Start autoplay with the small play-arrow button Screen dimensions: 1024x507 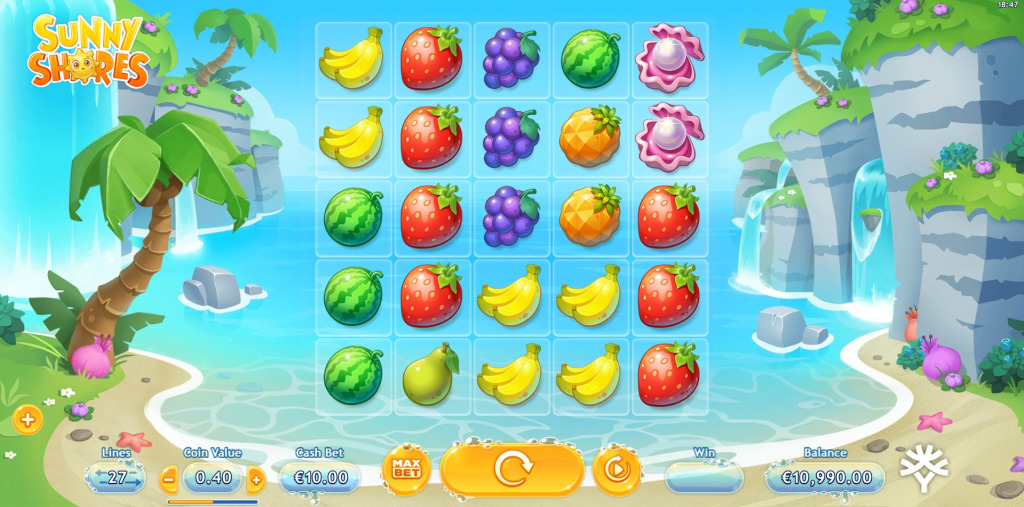point(617,469)
